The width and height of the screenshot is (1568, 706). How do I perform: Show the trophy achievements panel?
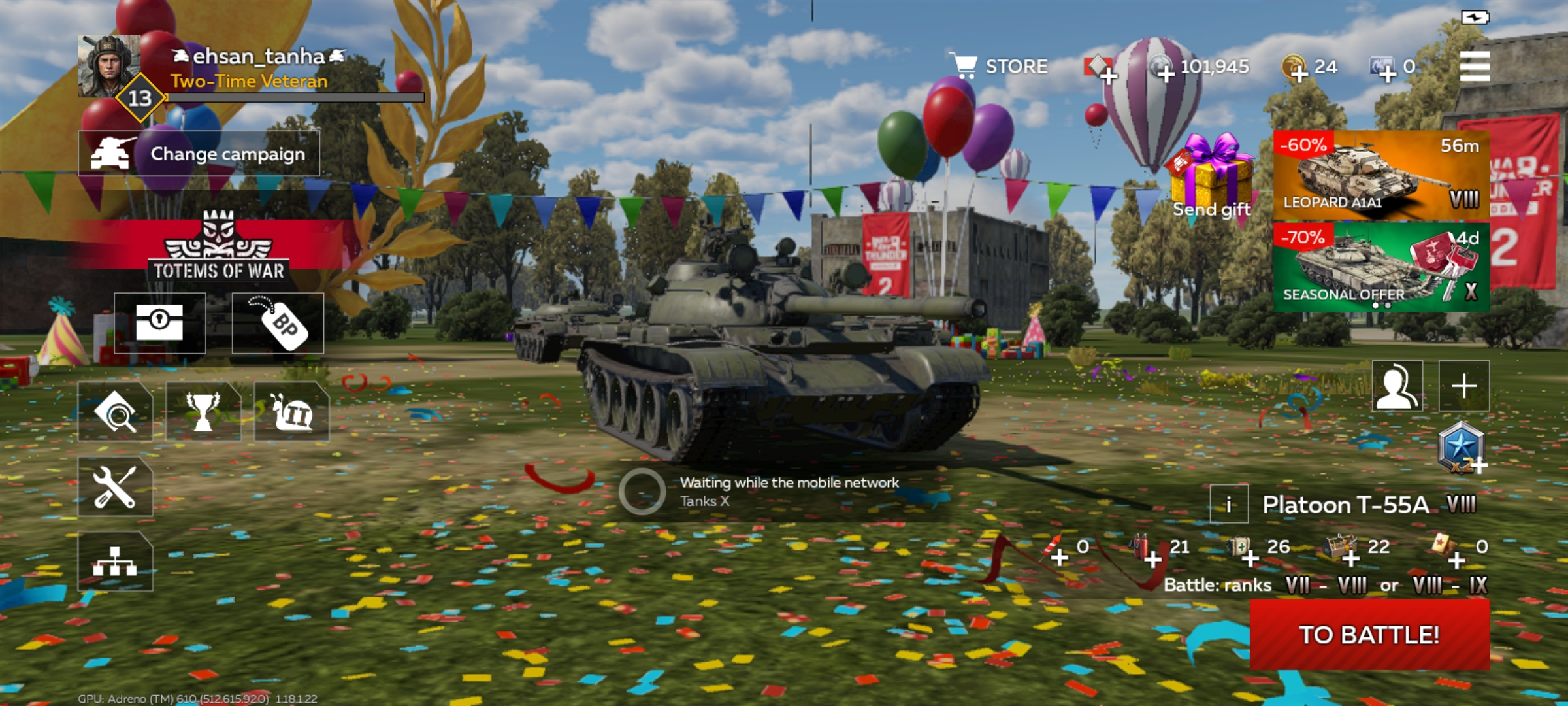(x=203, y=412)
